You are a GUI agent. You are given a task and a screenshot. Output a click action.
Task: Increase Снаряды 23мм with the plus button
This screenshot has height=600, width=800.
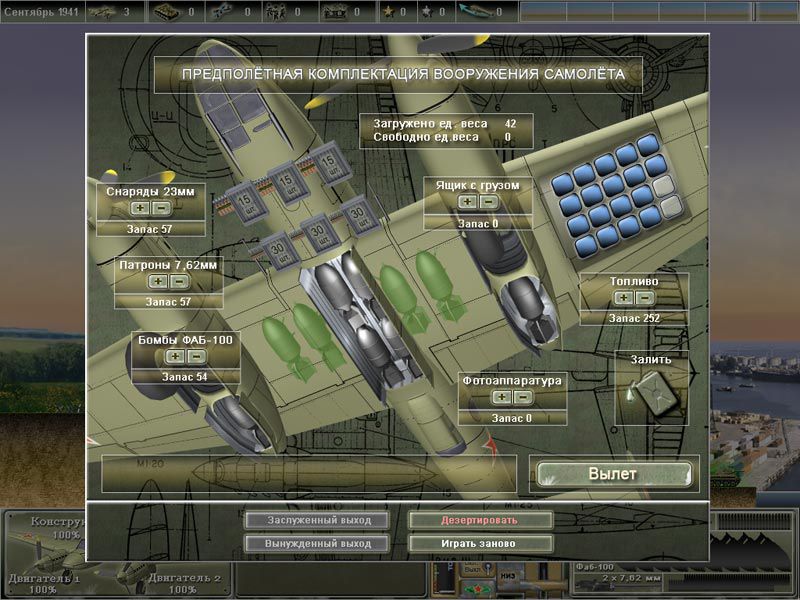click(141, 208)
